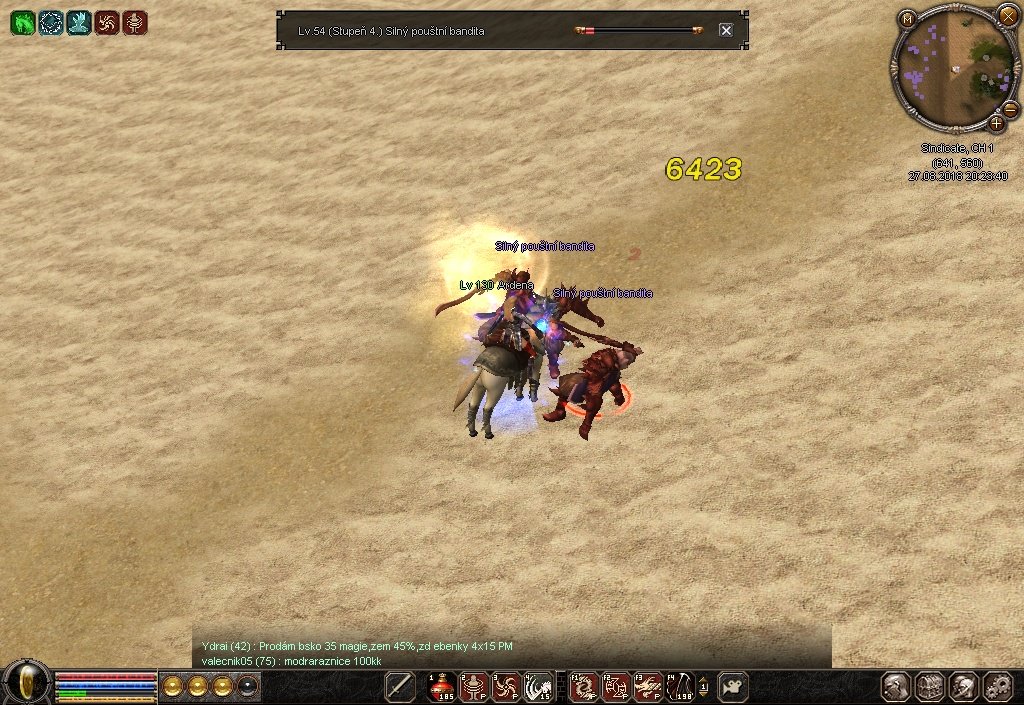
Task: Zoom in the minimap with plus button
Action: [996, 123]
